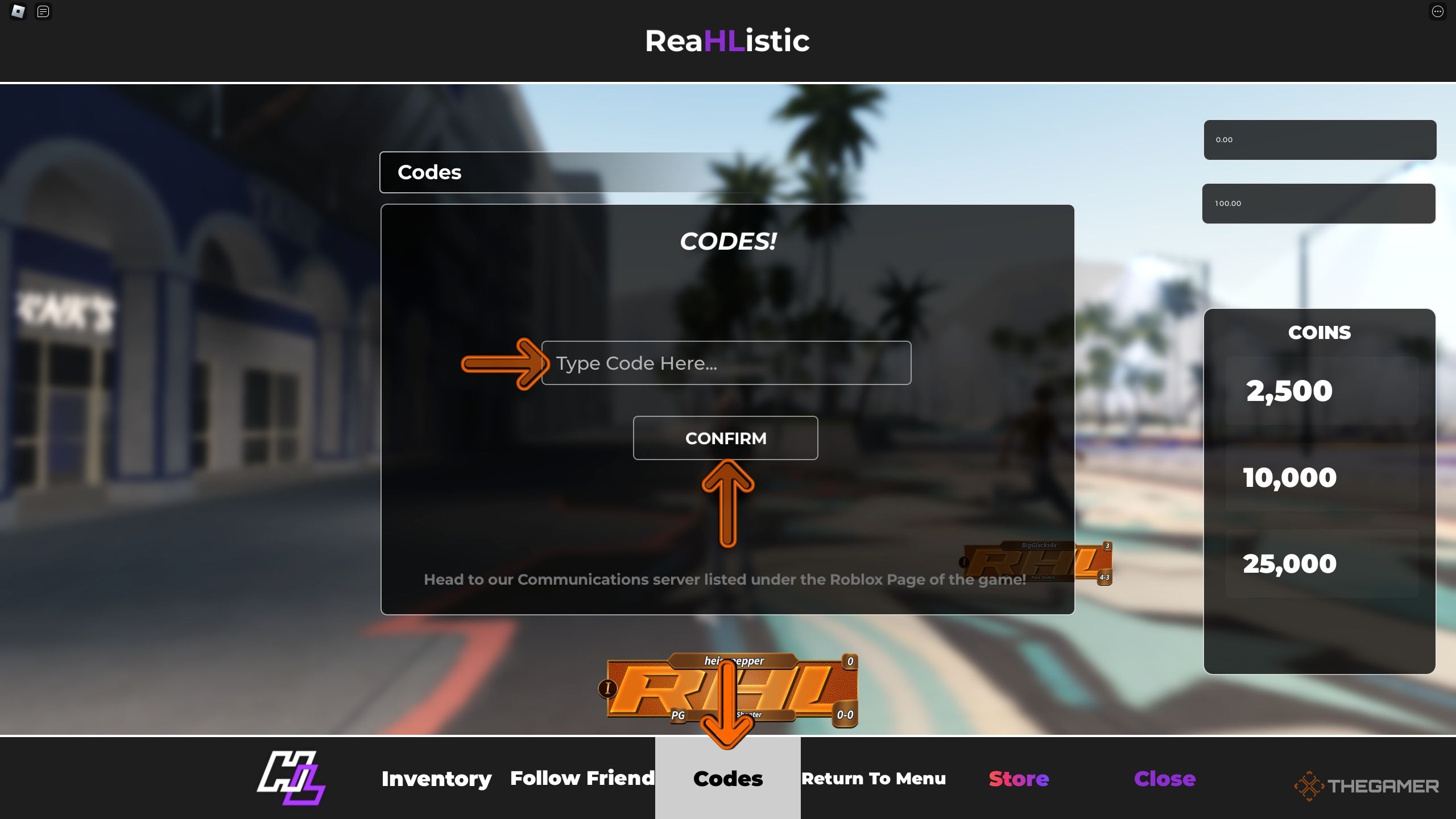The image size is (1456, 819).
Task: Click the Type Code Here field
Action: pos(727,363)
